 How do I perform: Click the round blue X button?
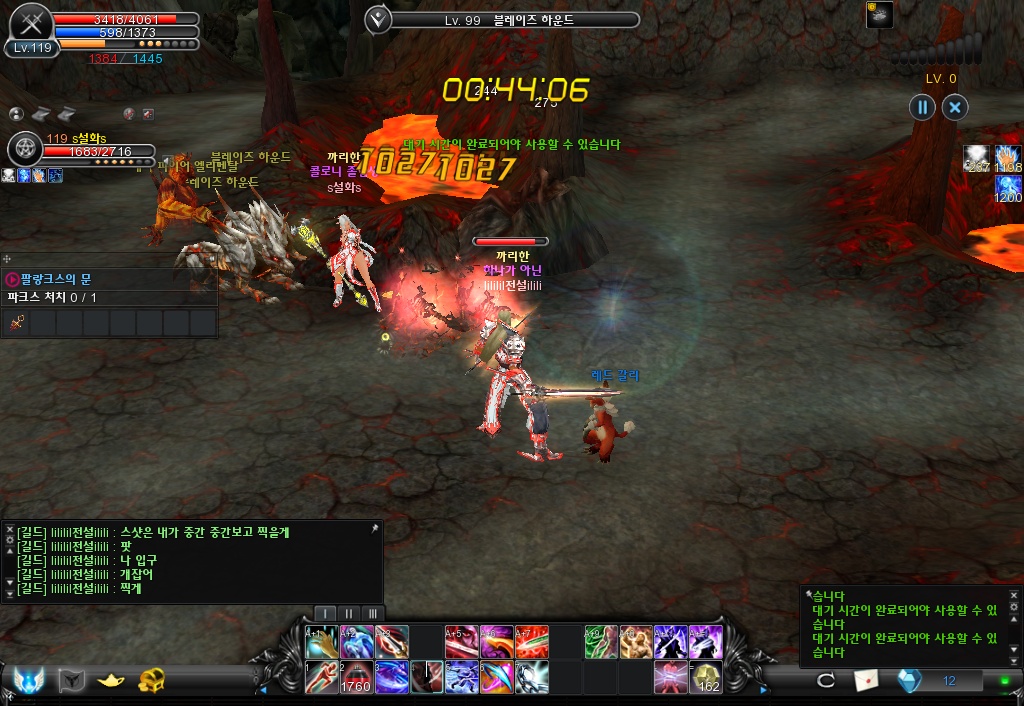955,107
